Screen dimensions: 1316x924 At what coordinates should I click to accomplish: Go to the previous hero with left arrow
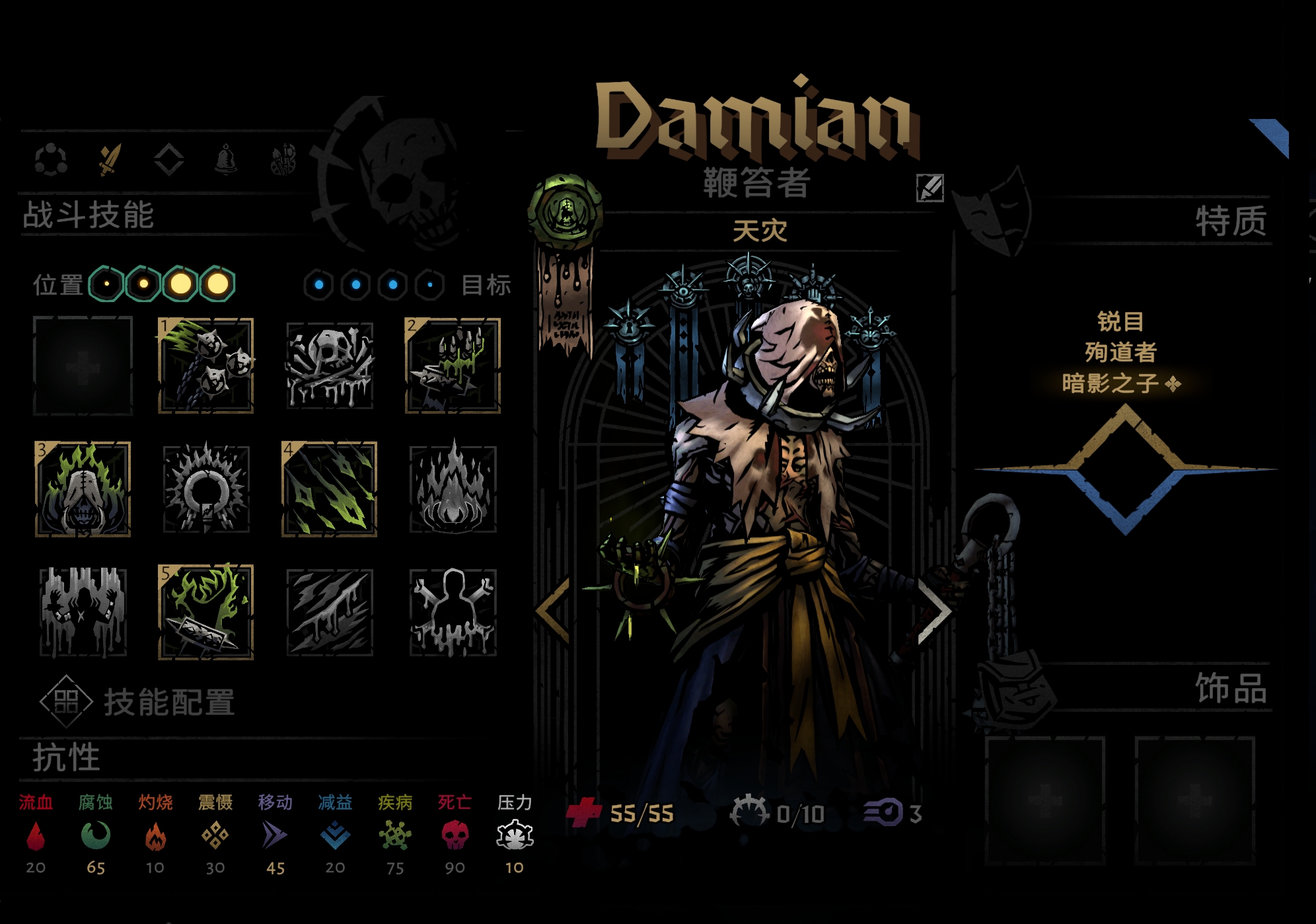coord(554,611)
